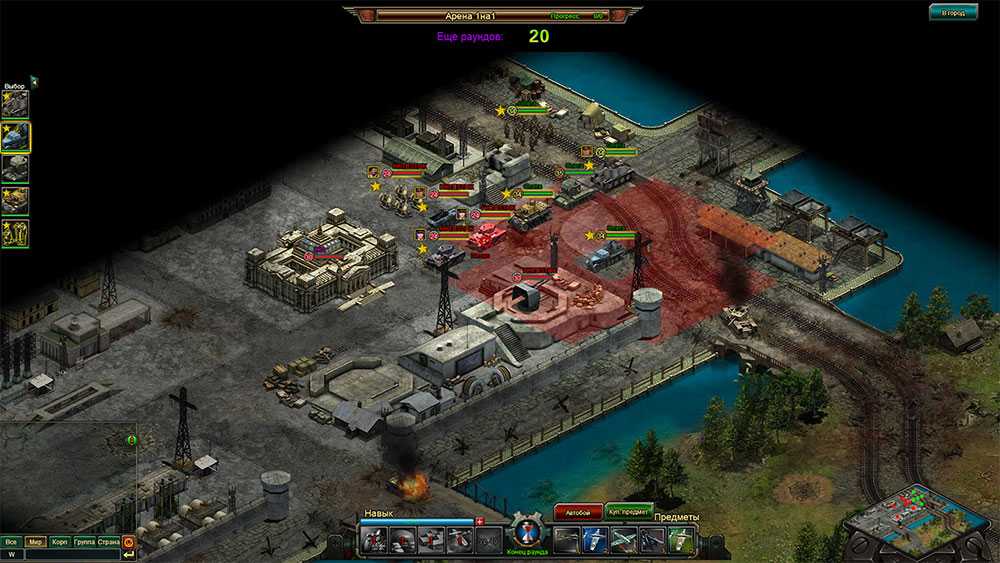Collapse the unit selection panel arrow

pyautogui.click(x=33, y=81)
